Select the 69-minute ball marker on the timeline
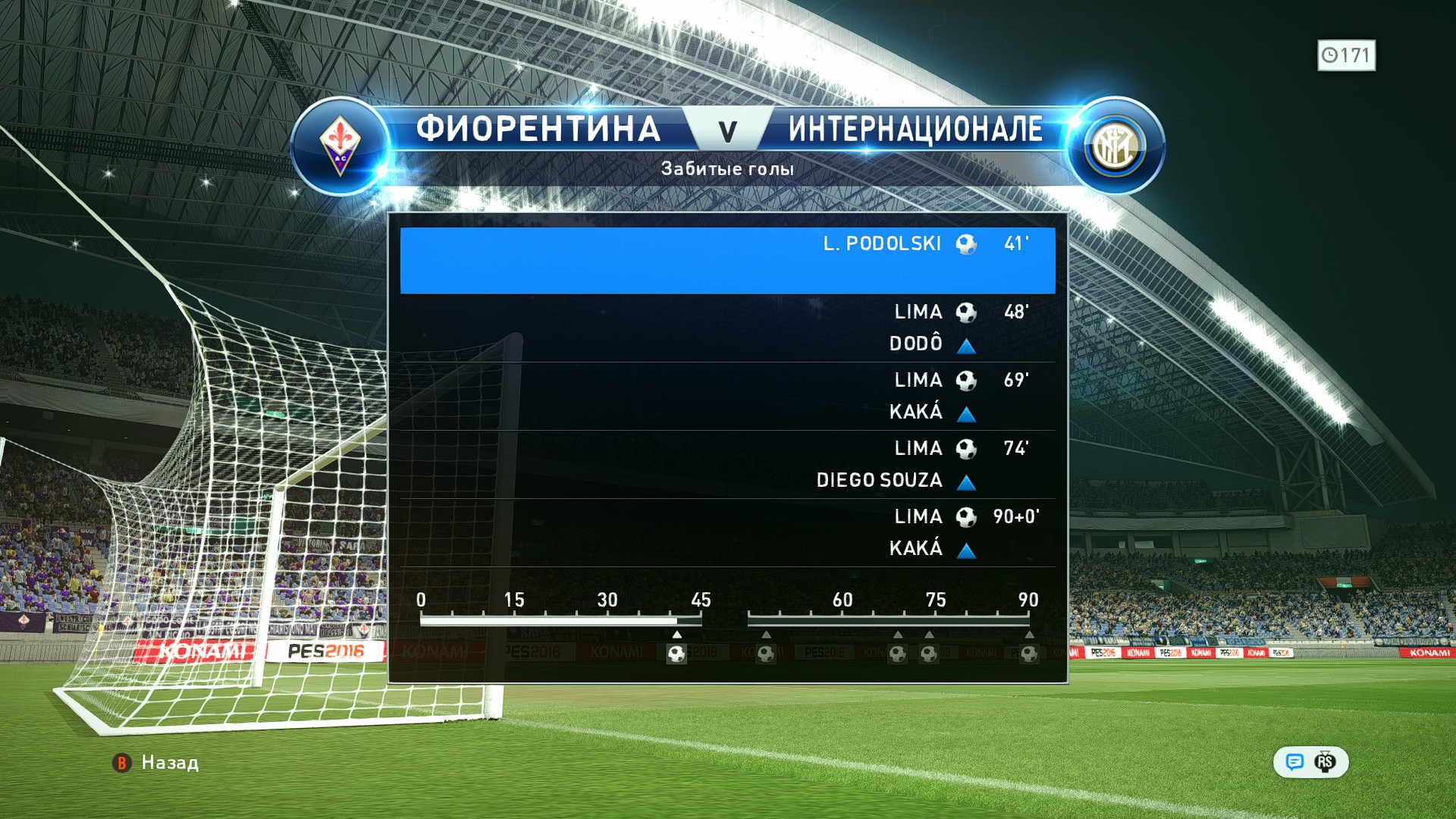The width and height of the screenshot is (1456, 819). click(x=897, y=654)
